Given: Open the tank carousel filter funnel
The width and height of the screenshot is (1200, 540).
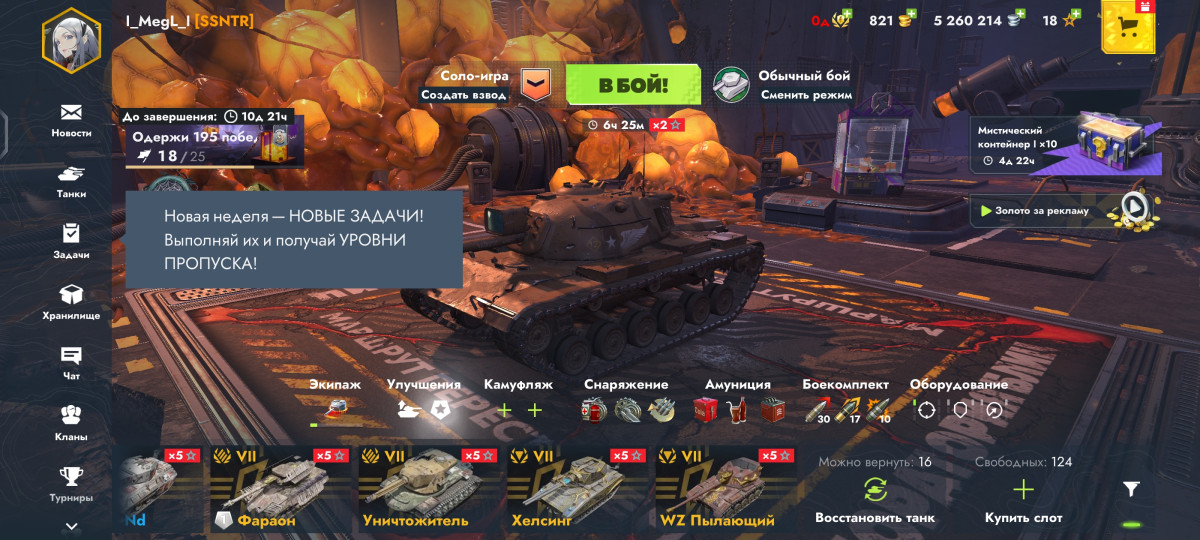Looking at the screenshot, I should (x=1131, y=489).
